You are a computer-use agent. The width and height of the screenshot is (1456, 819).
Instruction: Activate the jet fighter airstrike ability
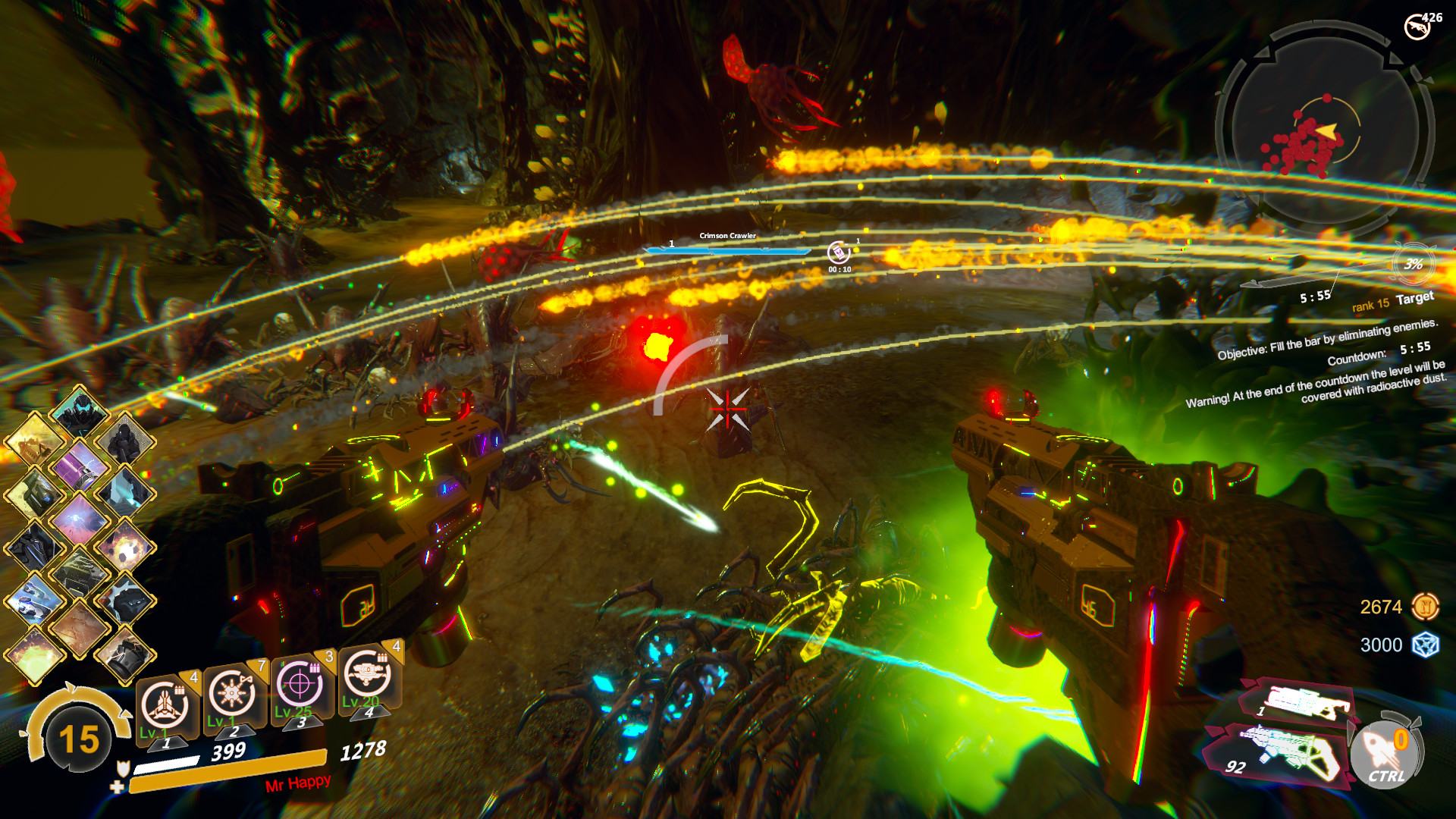(x=165, y=700)
